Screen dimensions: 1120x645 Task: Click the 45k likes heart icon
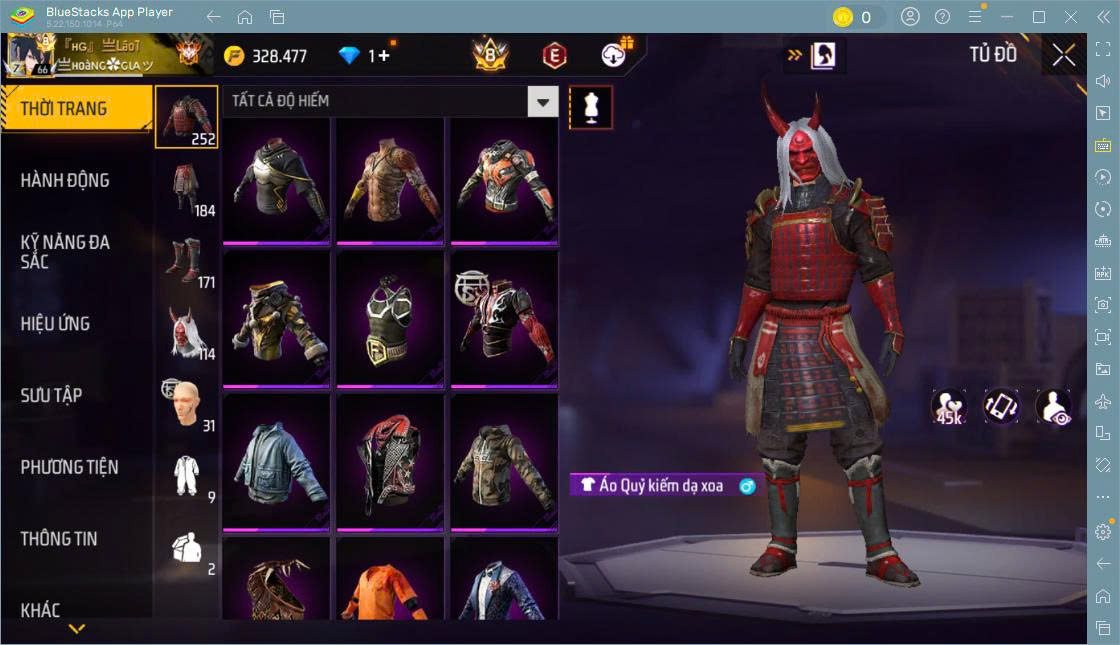point(948,406)
